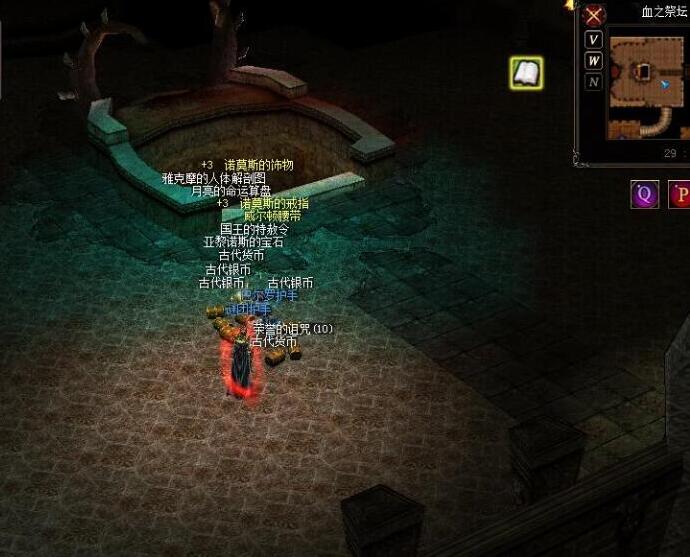Click the N button beside the minimap

594,82
